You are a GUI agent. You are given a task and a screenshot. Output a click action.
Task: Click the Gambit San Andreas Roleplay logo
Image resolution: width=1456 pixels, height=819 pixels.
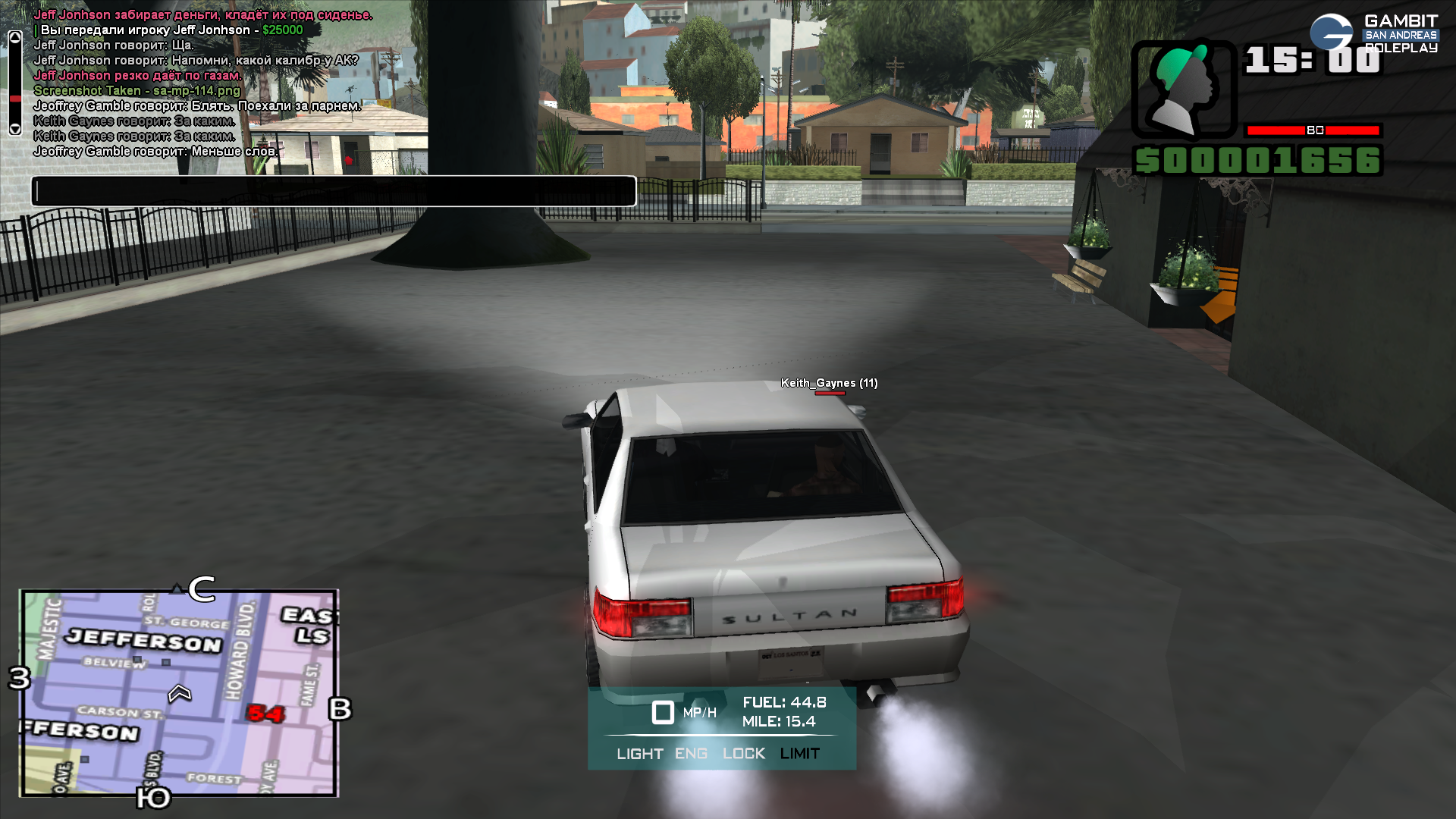(x=1374, y=34)
